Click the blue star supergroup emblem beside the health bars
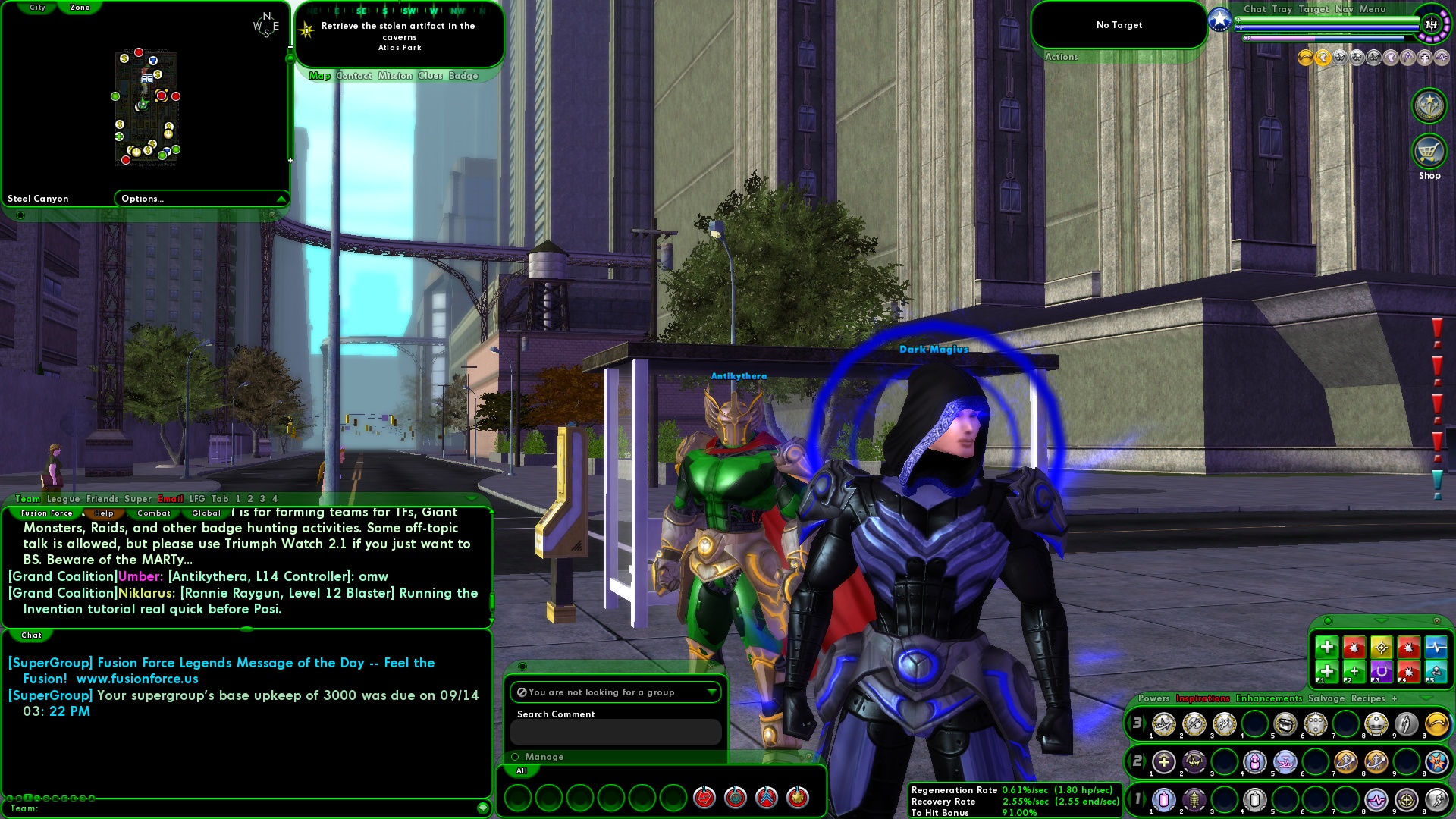Viewport: 1456px width, 819px height. [1220, 20]
